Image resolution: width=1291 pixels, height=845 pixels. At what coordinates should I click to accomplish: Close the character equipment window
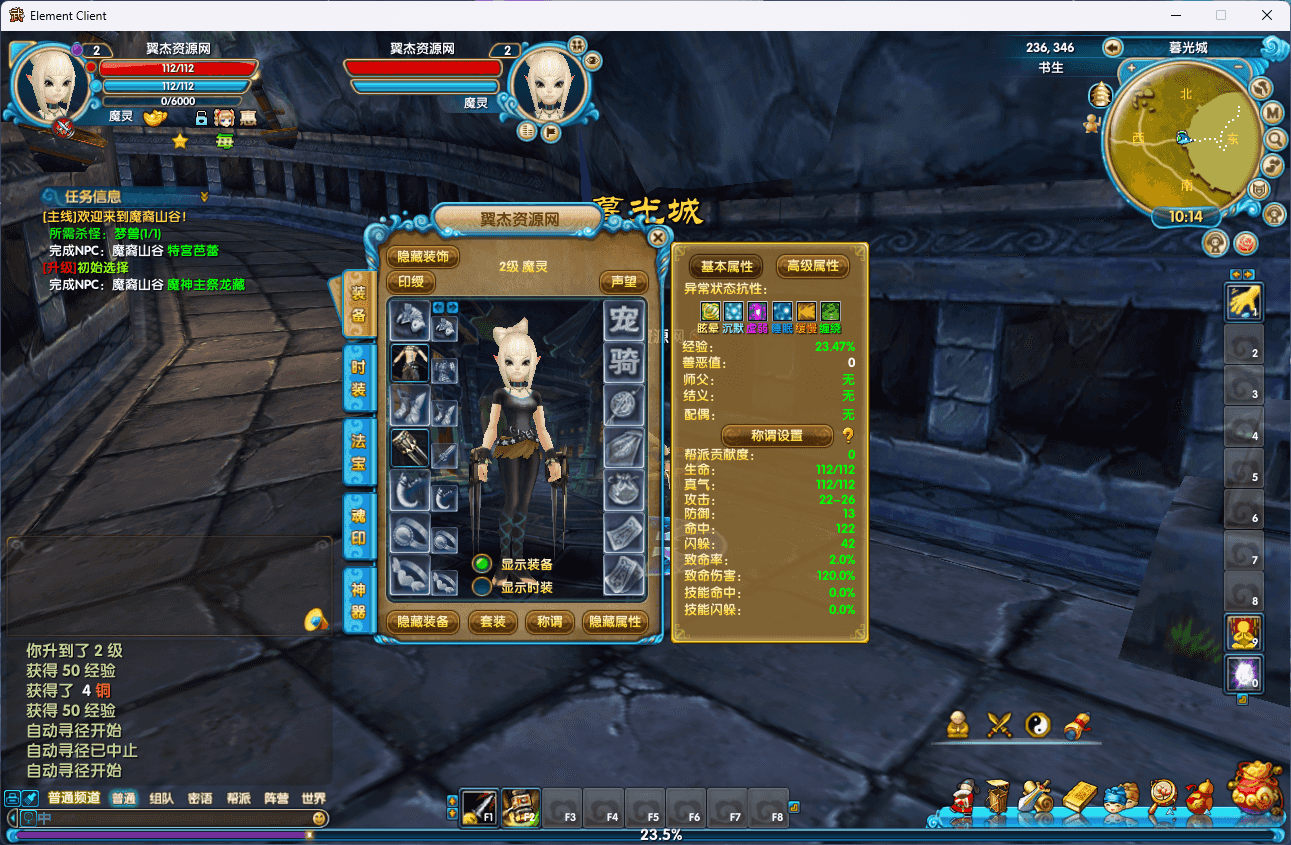(657, 238)
